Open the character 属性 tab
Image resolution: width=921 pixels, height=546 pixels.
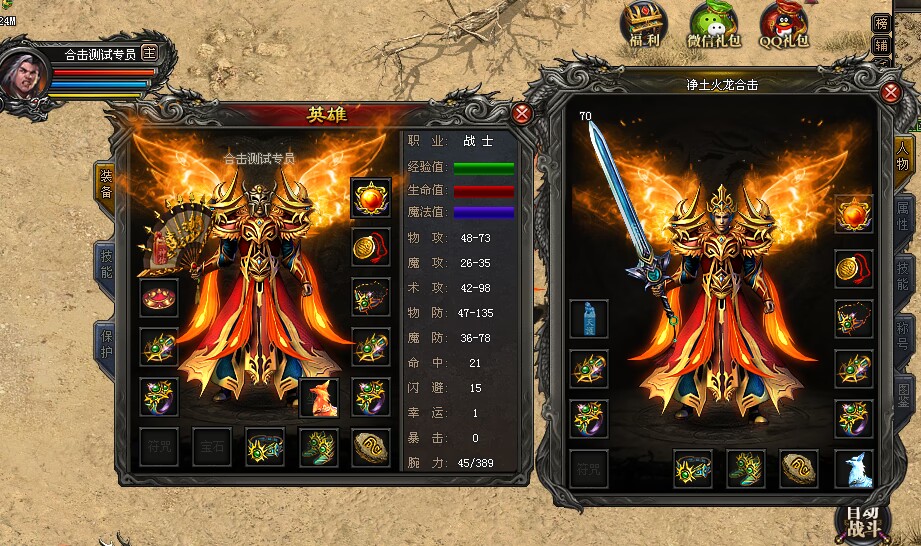tap(904, 215)
